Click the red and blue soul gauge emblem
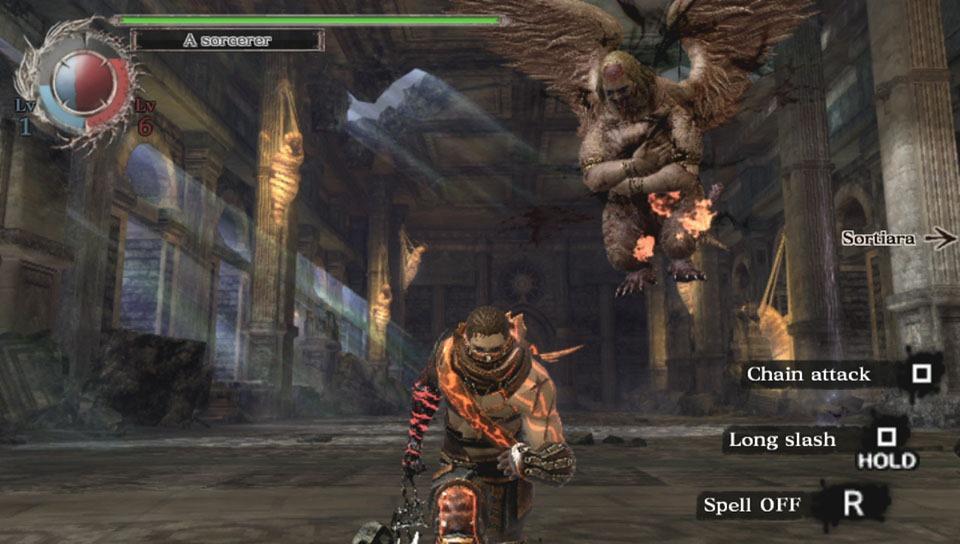This screenshot has height=544, width=960. (82, 82)
